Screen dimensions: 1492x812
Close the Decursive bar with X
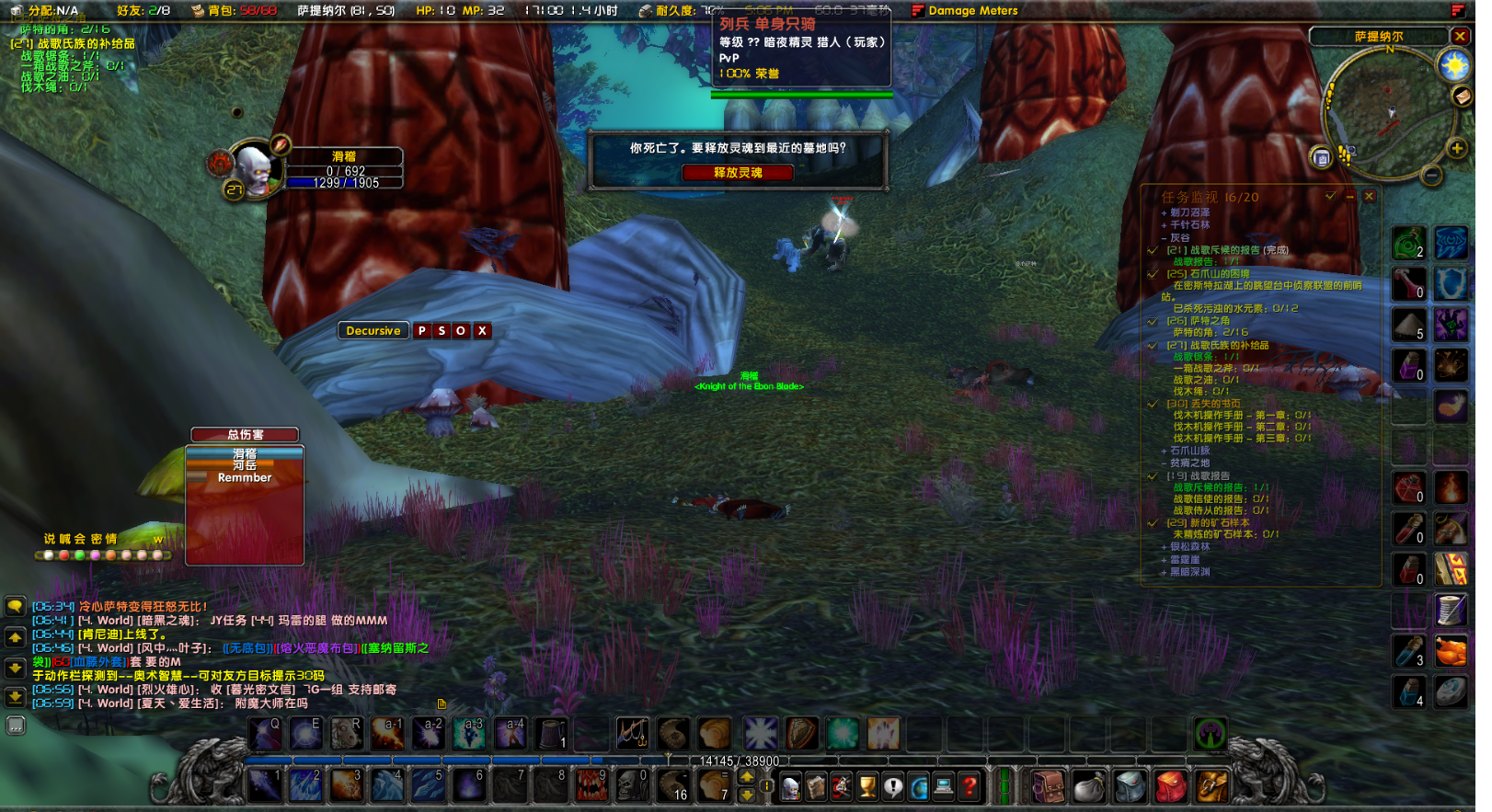point(482,331)
